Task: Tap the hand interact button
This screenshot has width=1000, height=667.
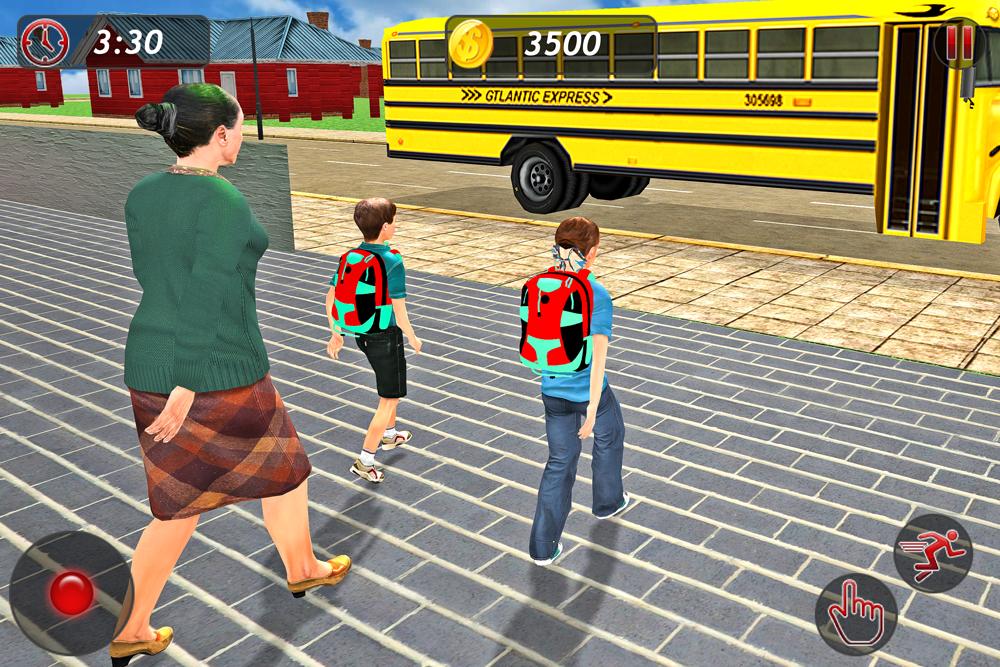Action: tap(856, 614)
